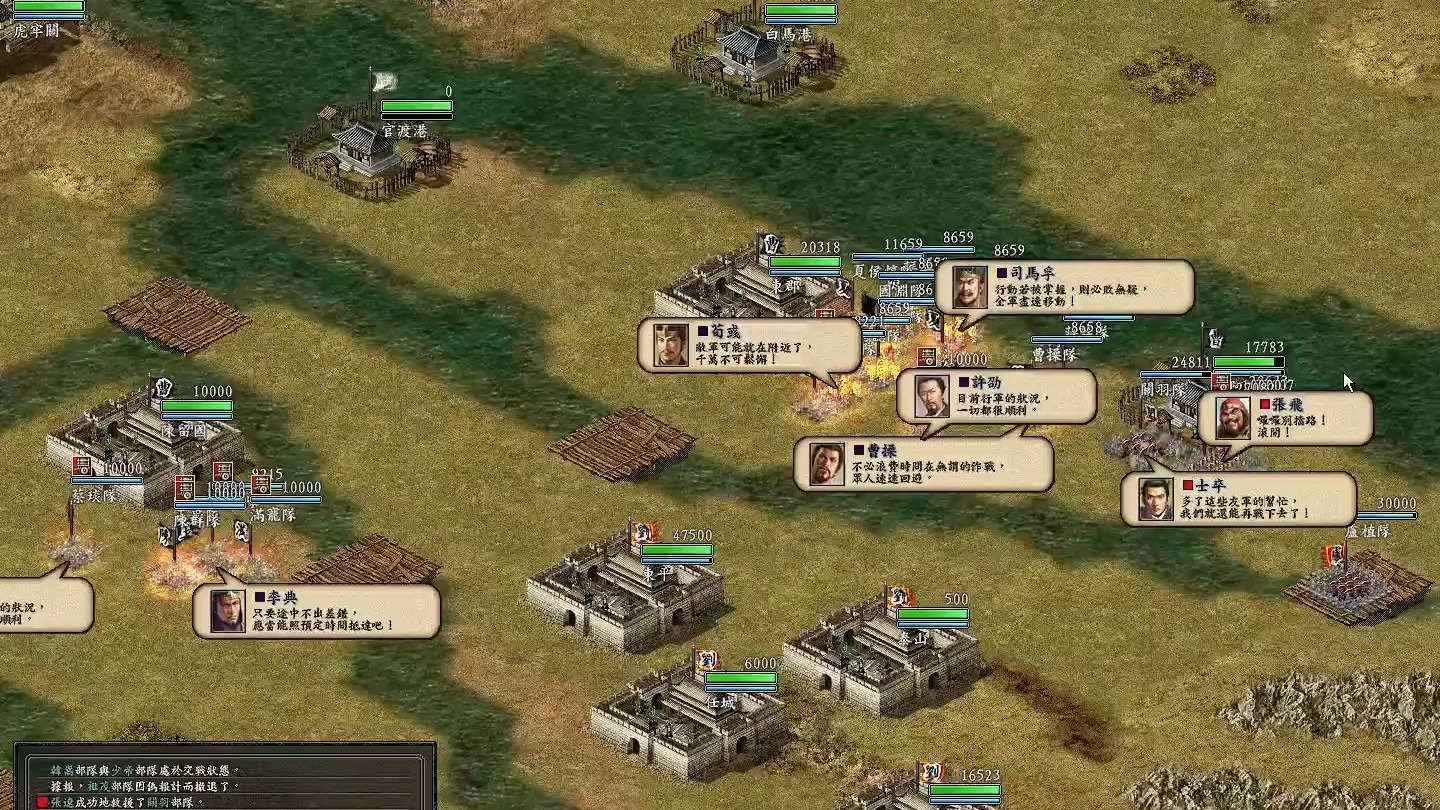This screenshot has width=1440, height=810.
Task: Select the 曹操隊 unit label
Action: [x=1053, y=353]
